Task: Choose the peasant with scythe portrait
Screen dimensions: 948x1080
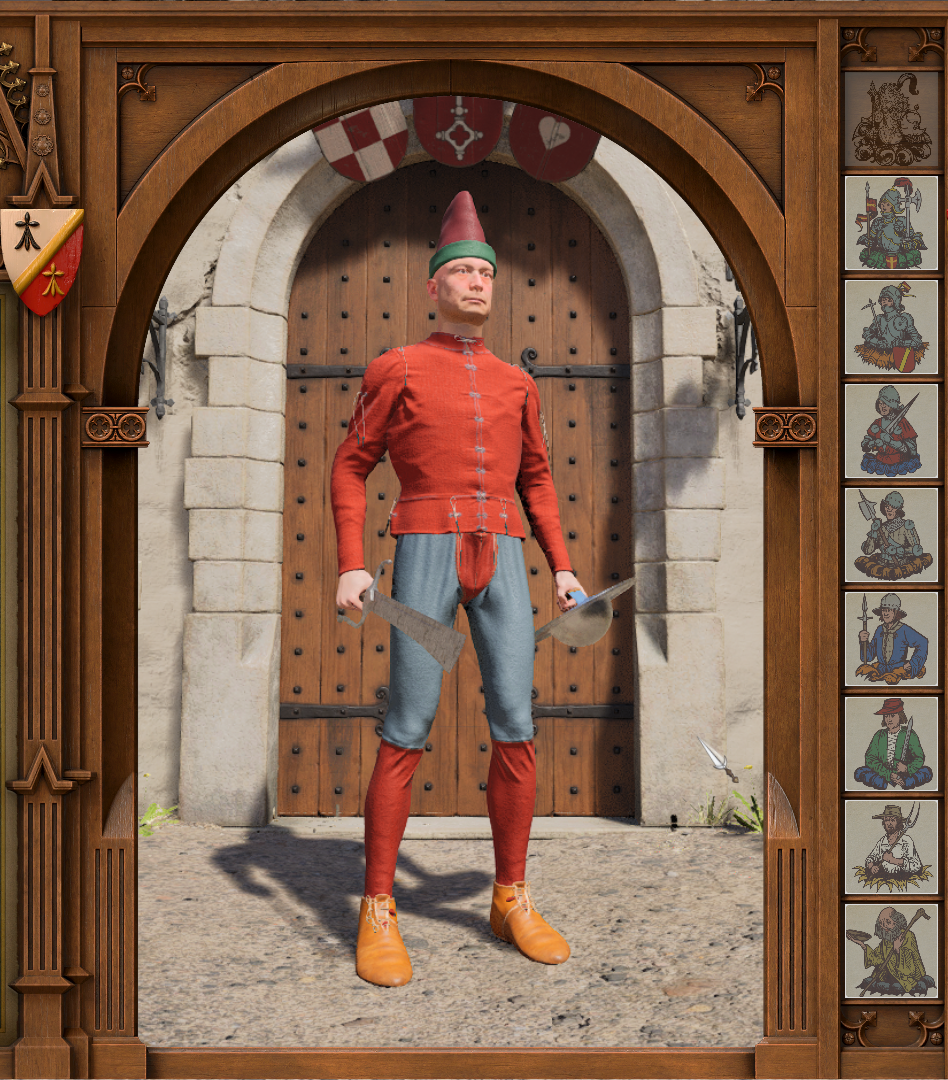Action: [x=892, y=847]
